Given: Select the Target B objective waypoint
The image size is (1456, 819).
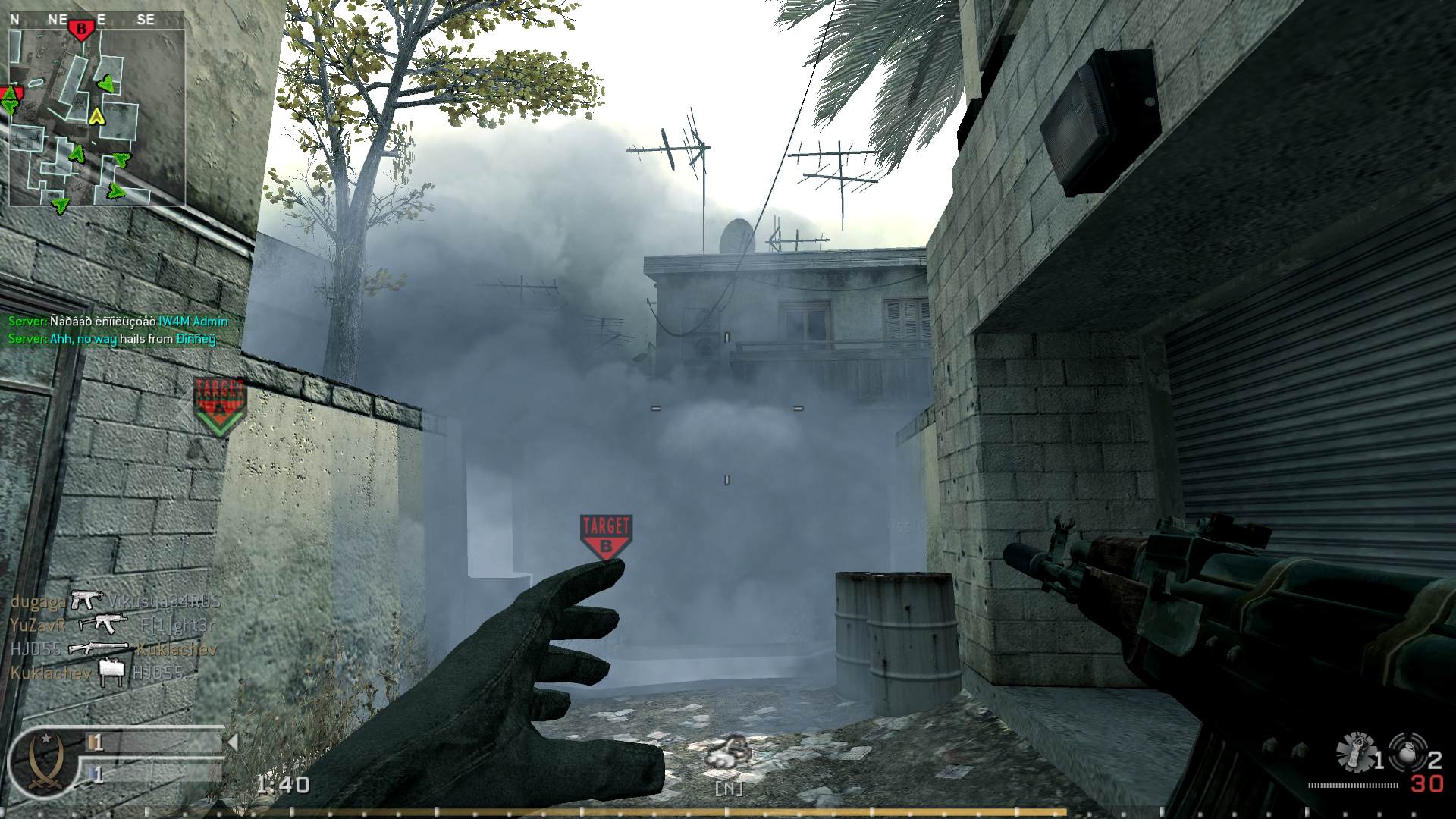Looking at the screenshot, I should point(606,536).
